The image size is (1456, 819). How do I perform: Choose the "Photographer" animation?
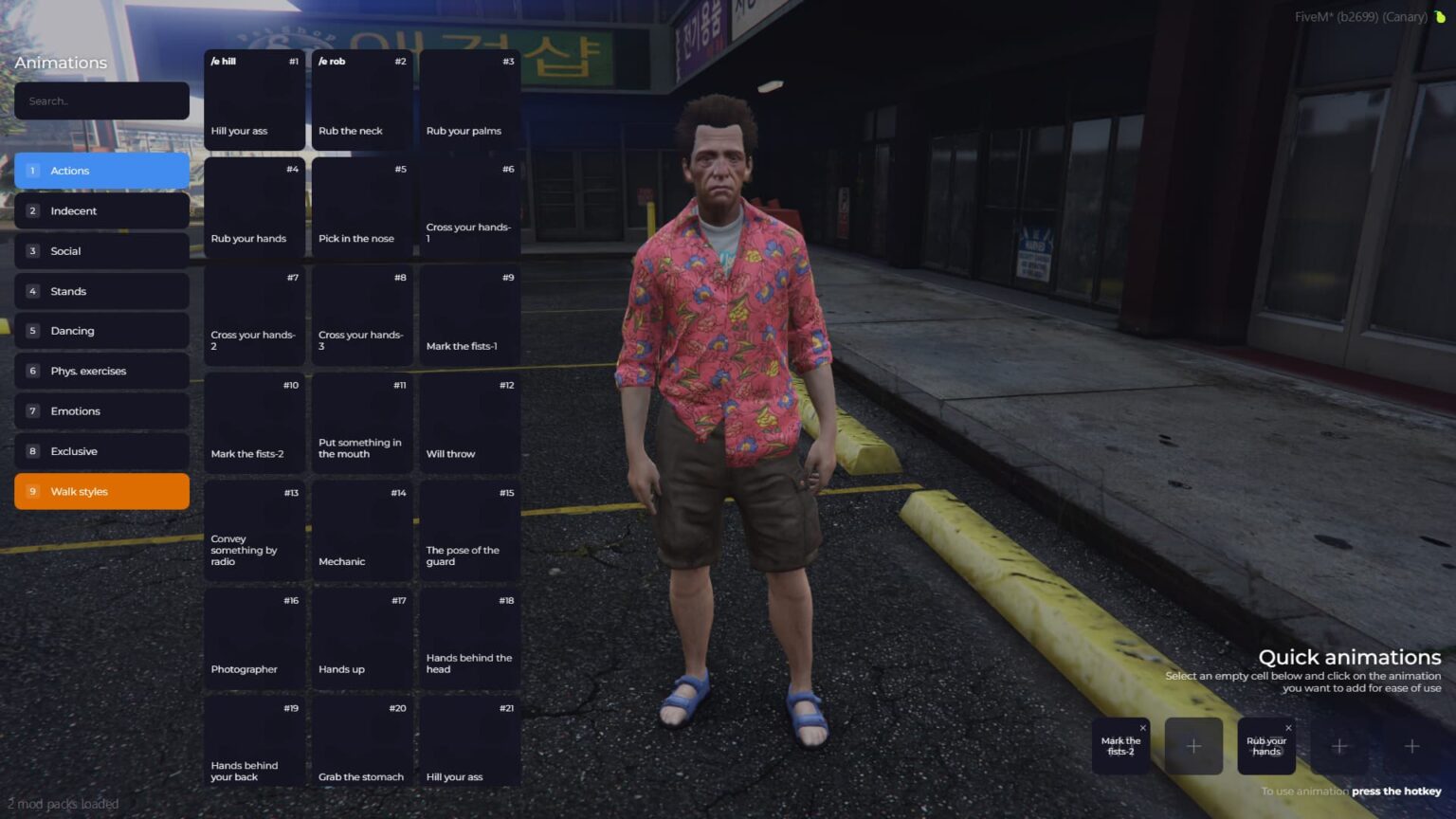253,638
